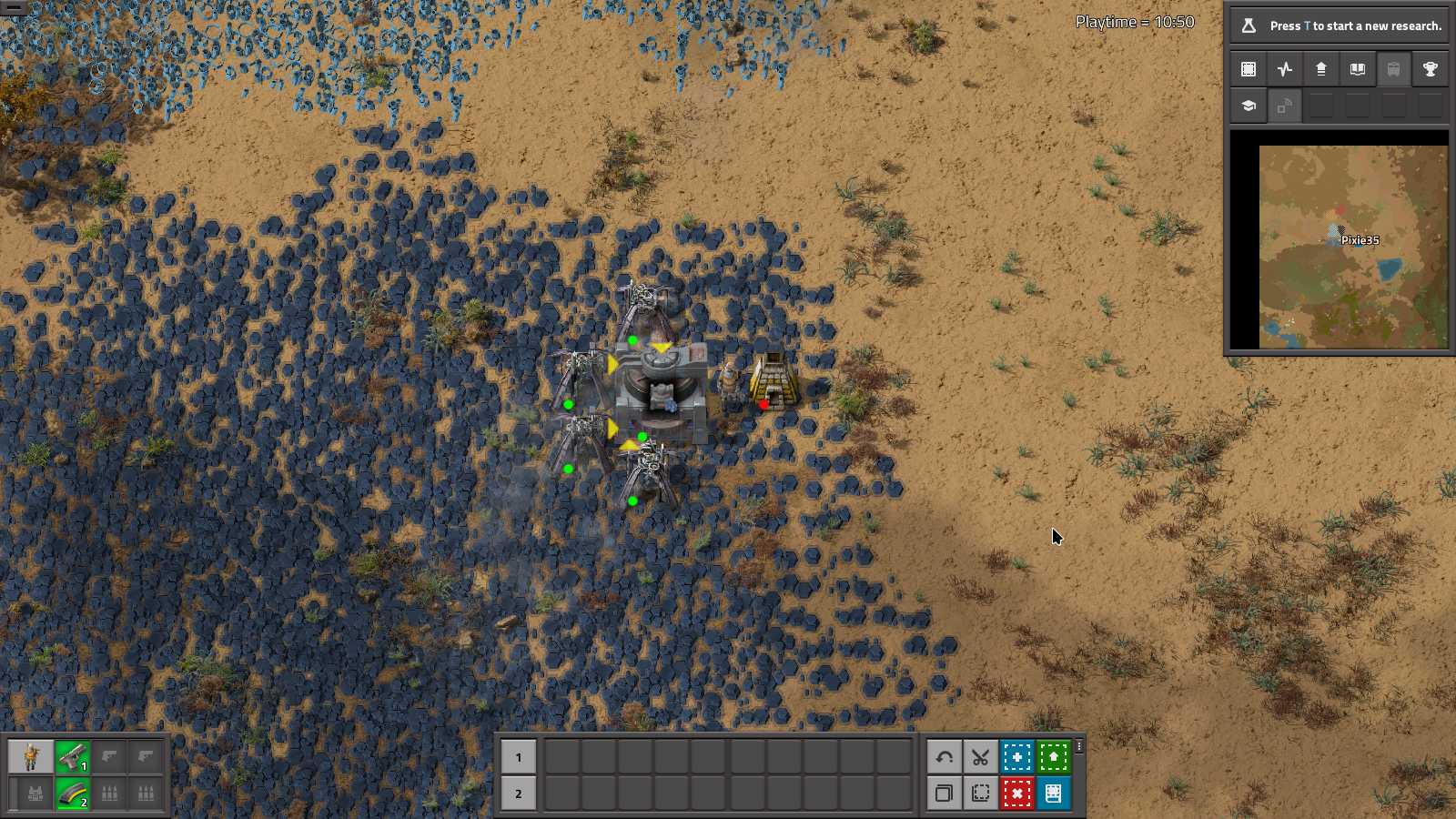Select the red deconstruction planner shortcut
This screenshot has height=819, width=1456.
(1016, 793)
